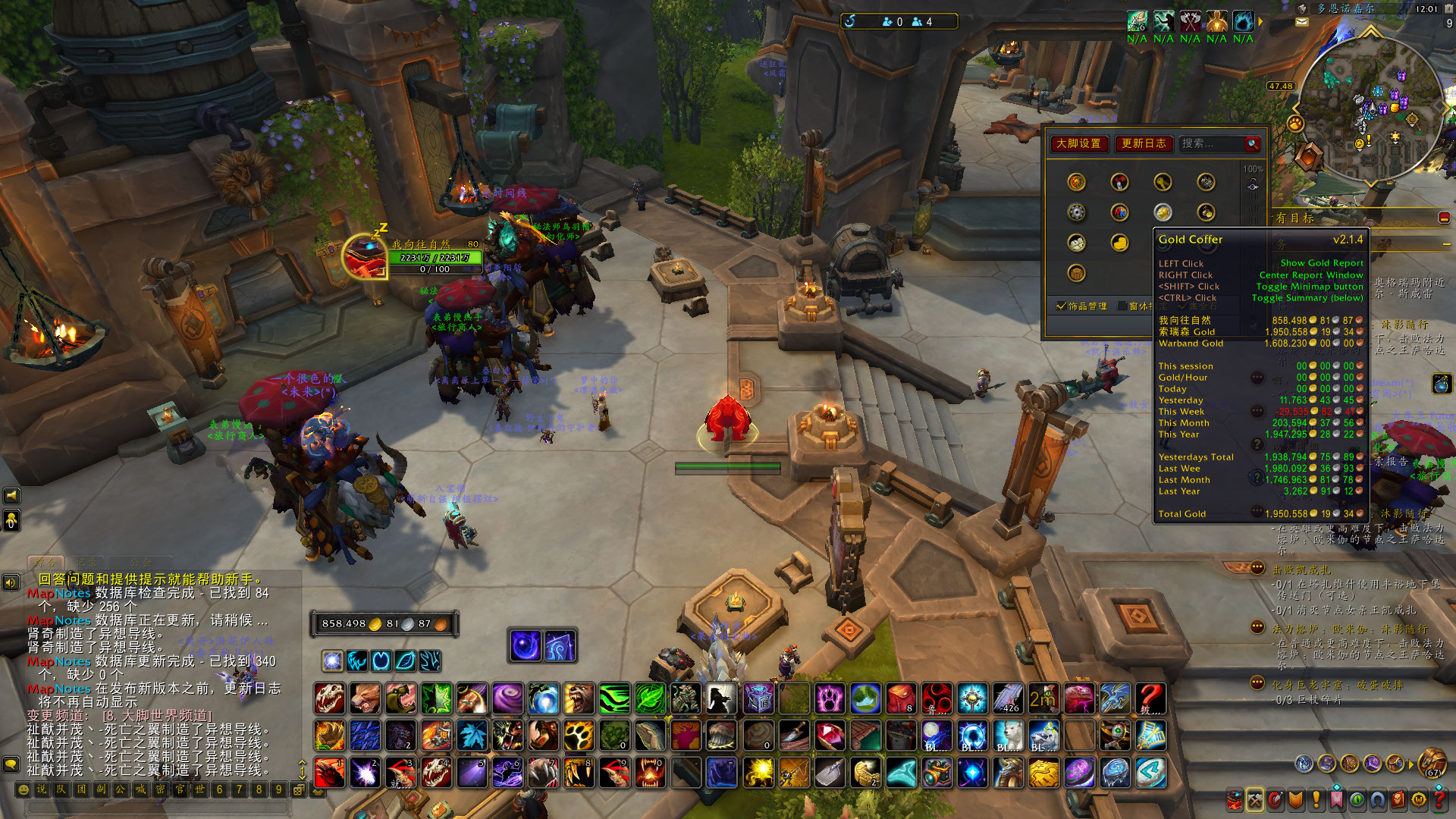Switch to the 公会 chat tab
Screen dimensions: 1456x819
(140, 563)
